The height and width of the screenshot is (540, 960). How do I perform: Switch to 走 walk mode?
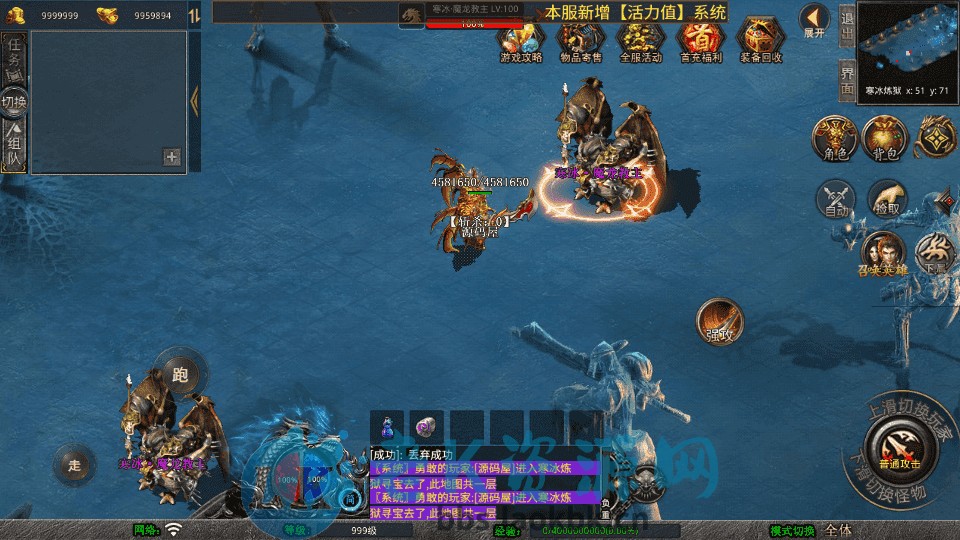(x=76, y=464)
